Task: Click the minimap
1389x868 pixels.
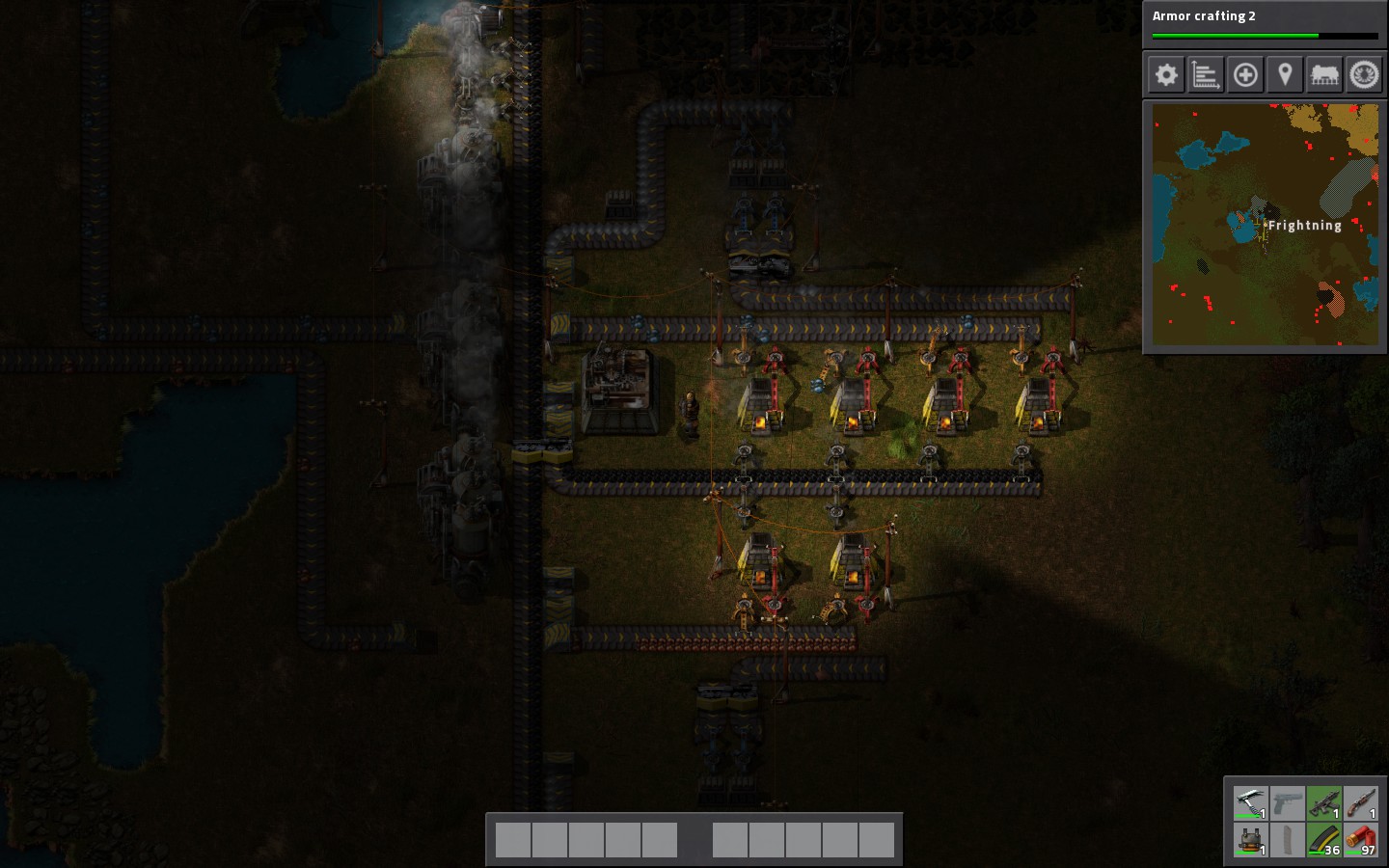Action: (x=1265, y=225)
